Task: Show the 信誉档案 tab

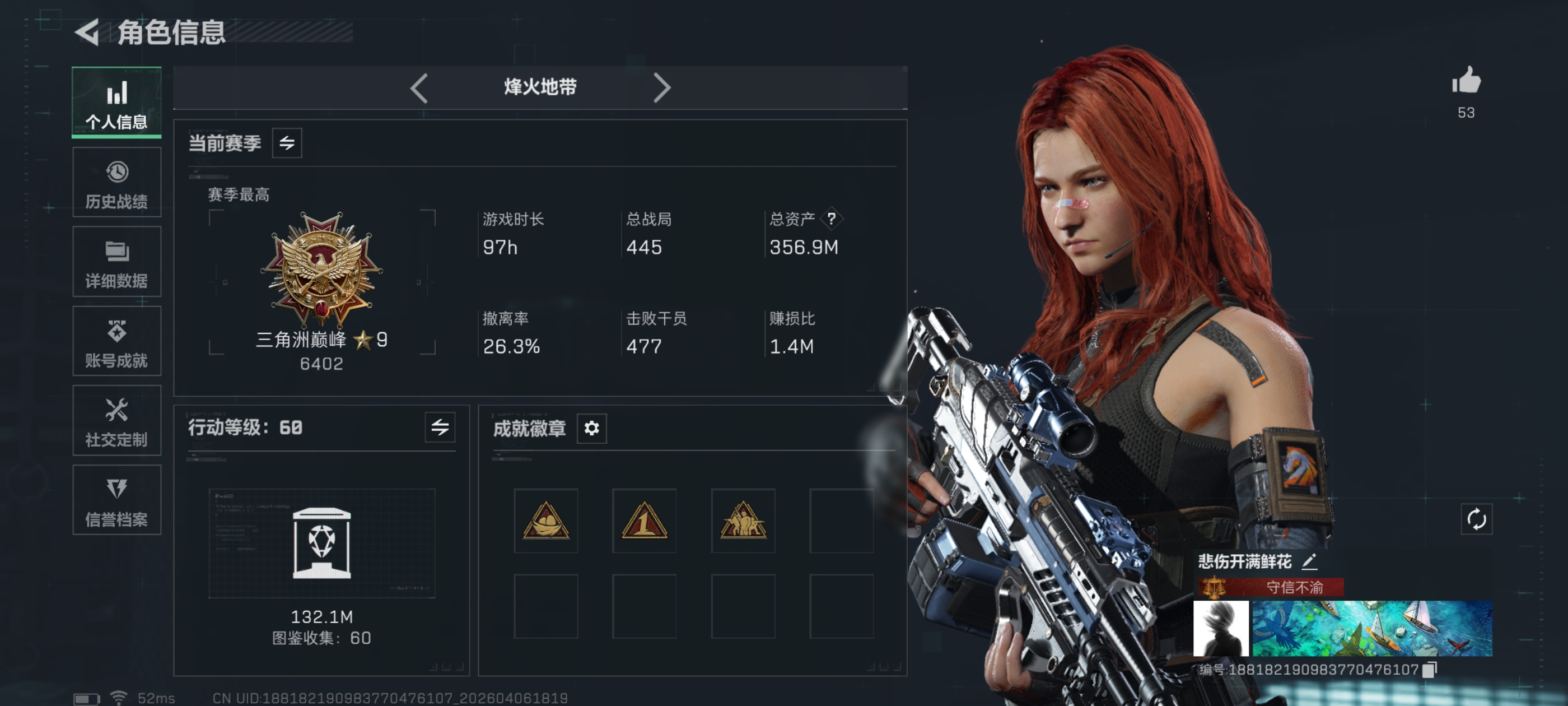Action: tap(116, 500)
